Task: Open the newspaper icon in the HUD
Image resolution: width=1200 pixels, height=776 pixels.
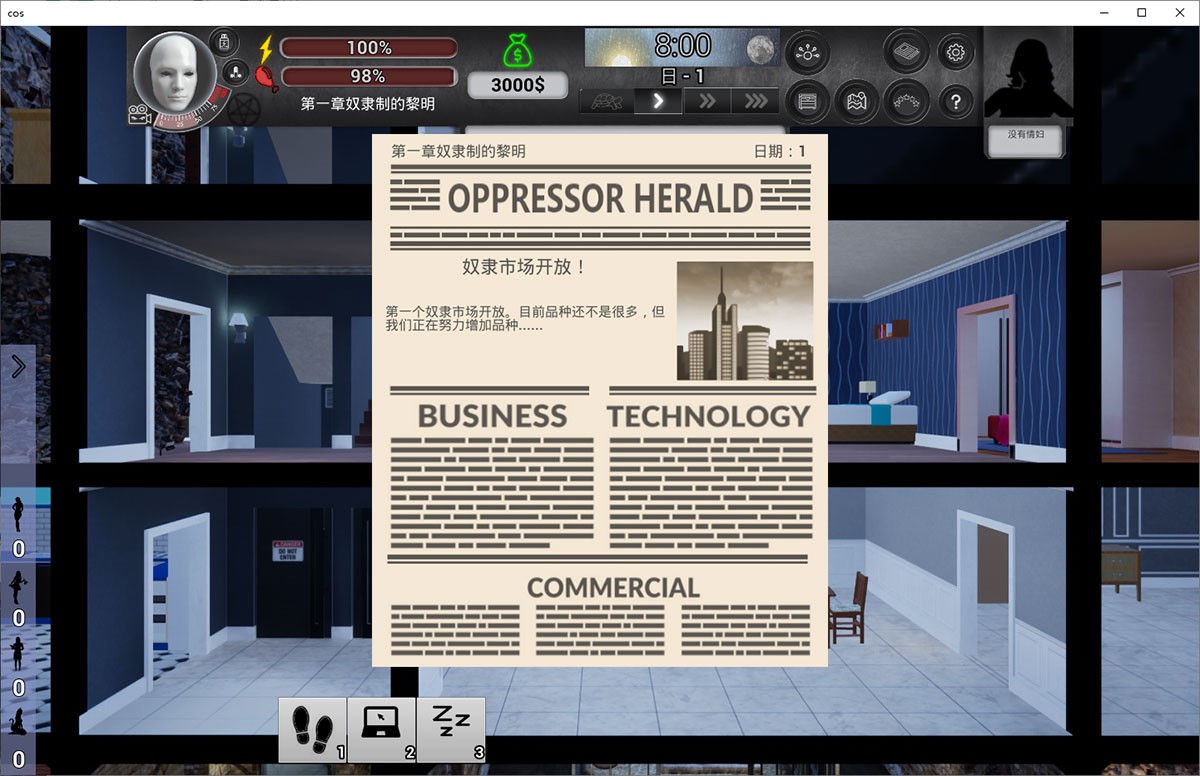Action: pos(906,52)
